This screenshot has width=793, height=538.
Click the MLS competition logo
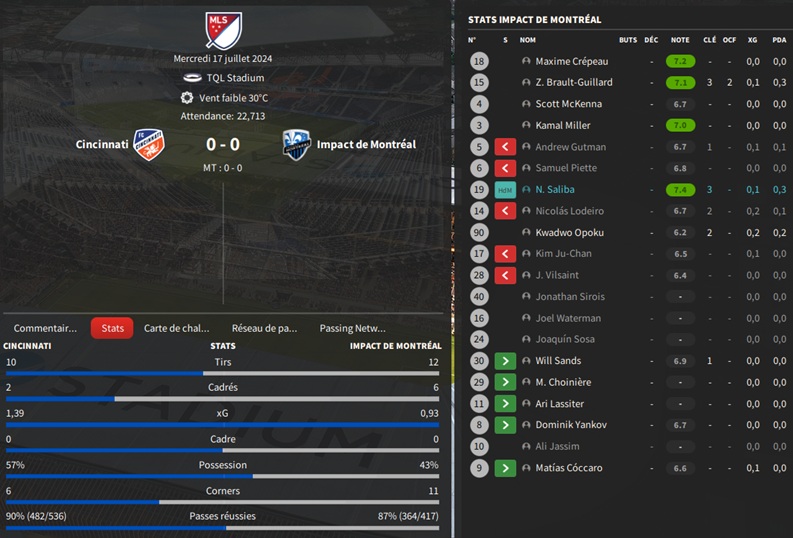click(224, 30)
